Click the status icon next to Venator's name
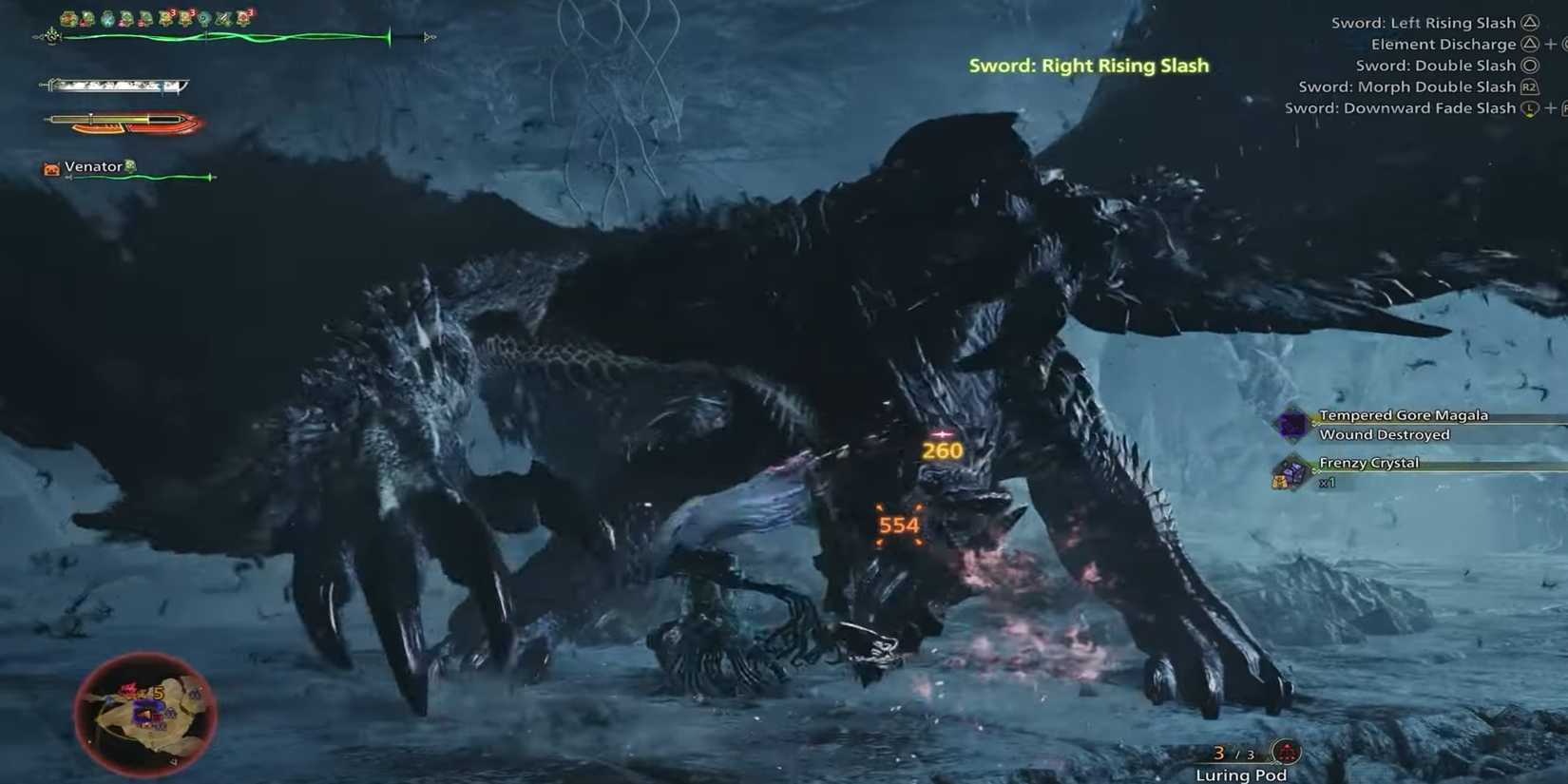Image resolution: width=1568 pixels, height=784 pixels. pyautogui.click(x=131, y=165)
